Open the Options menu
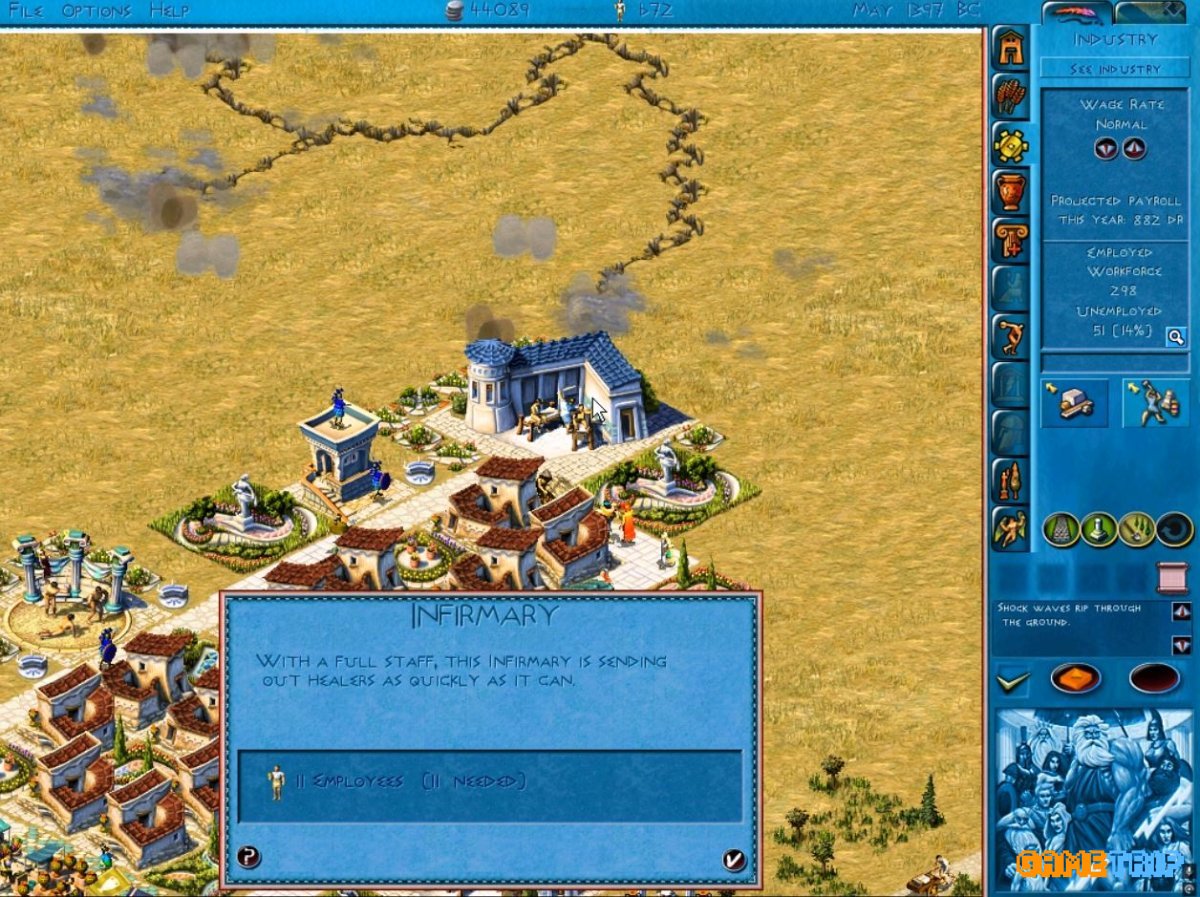Screen dimensions: 1200x897 coord(96,11)
